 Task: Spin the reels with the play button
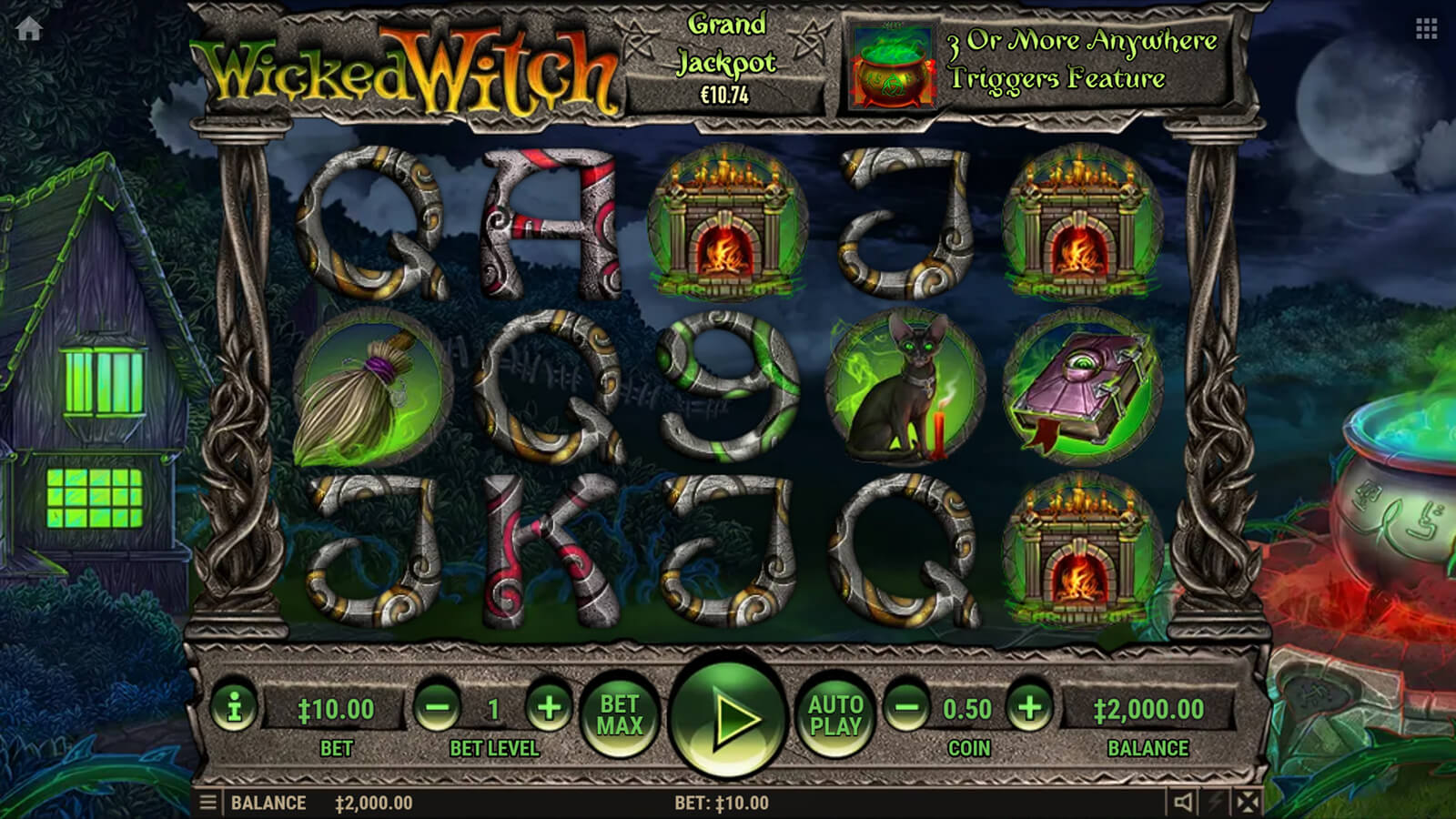click(727, 718)
